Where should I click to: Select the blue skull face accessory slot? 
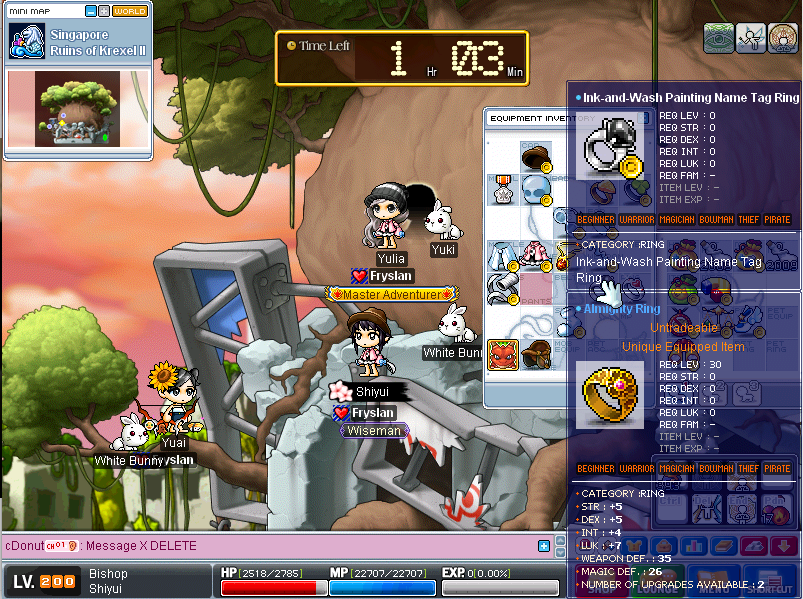(x=536, y=188)
